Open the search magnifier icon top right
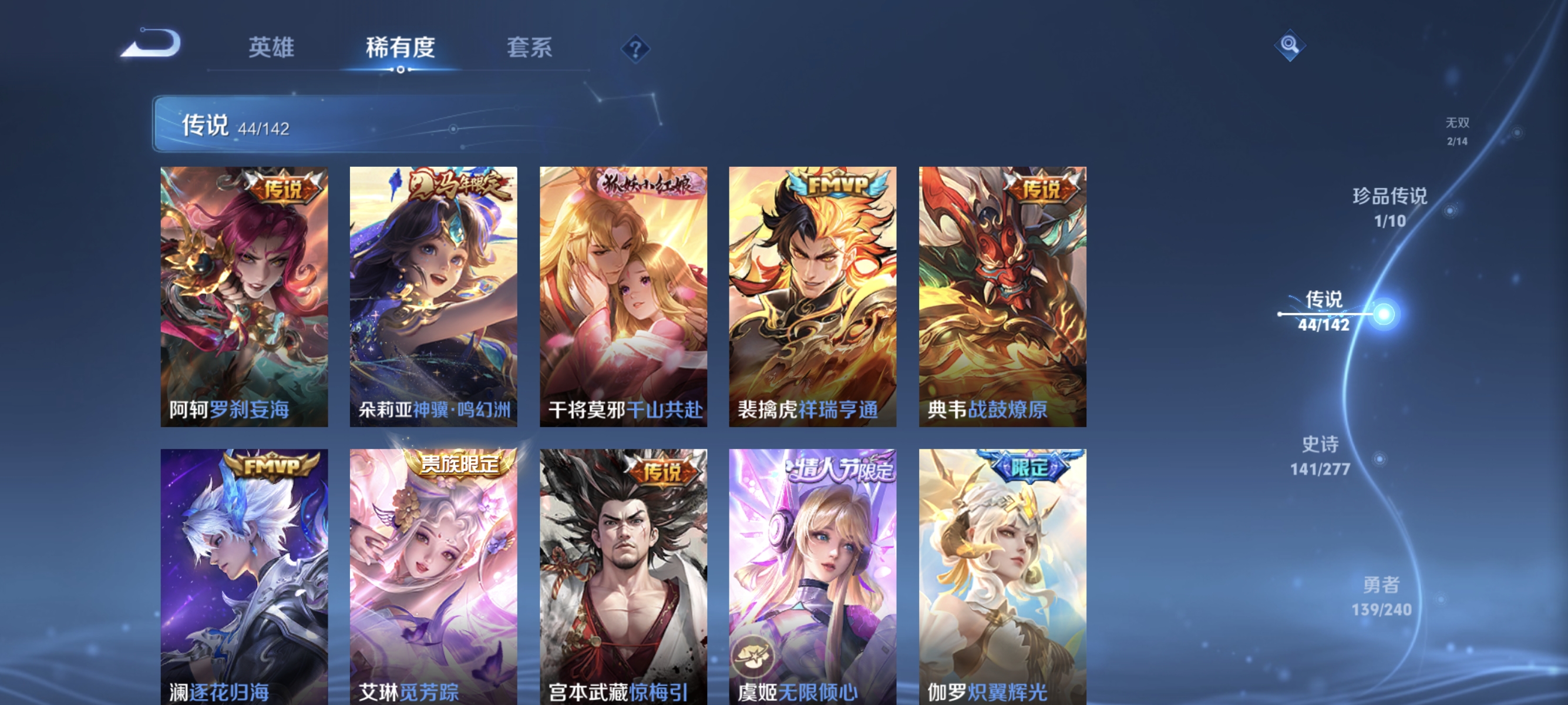The image size is (1568, 705). (1290, 45)
